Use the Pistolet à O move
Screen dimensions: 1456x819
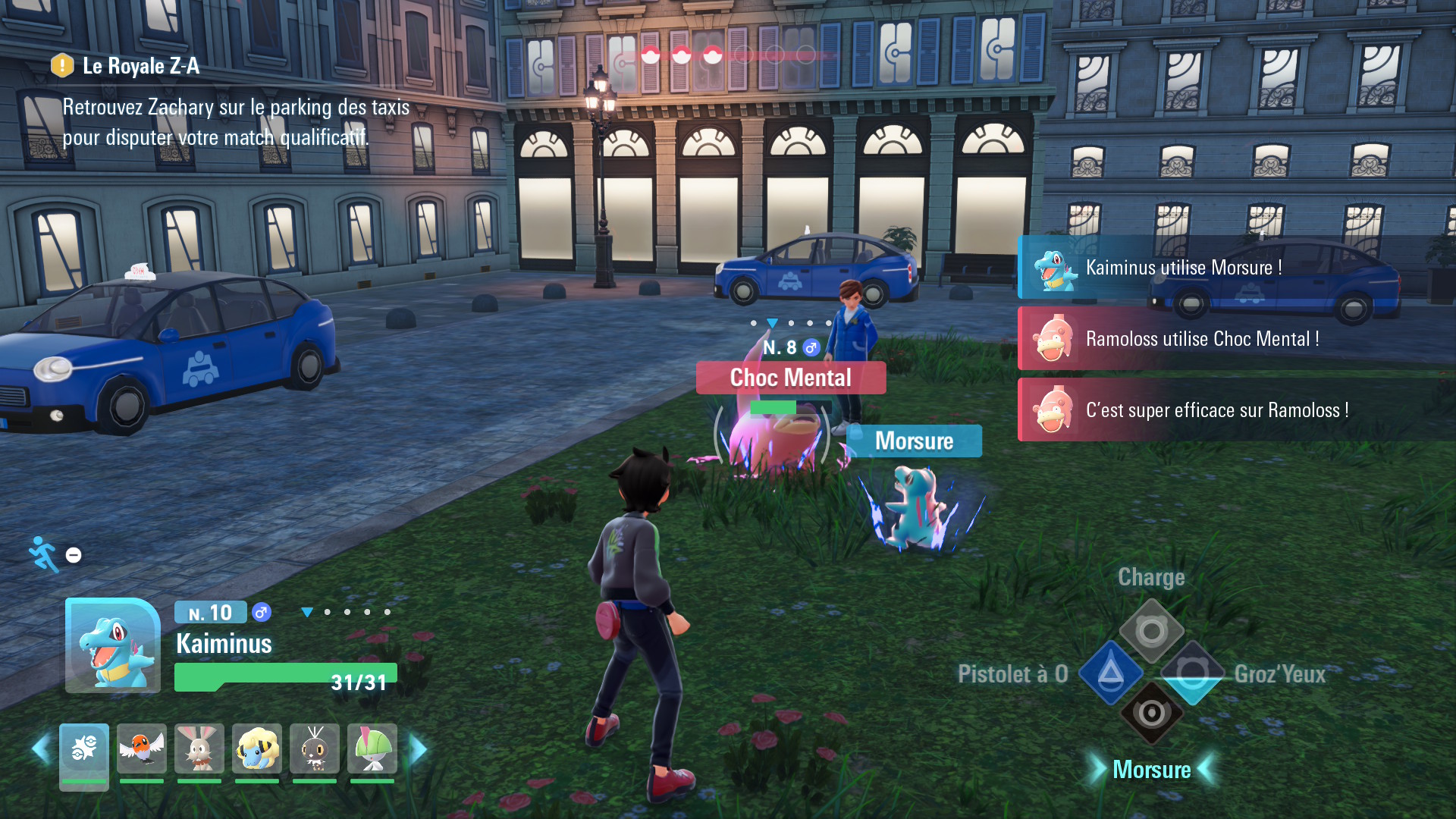tap(1111, 673)
